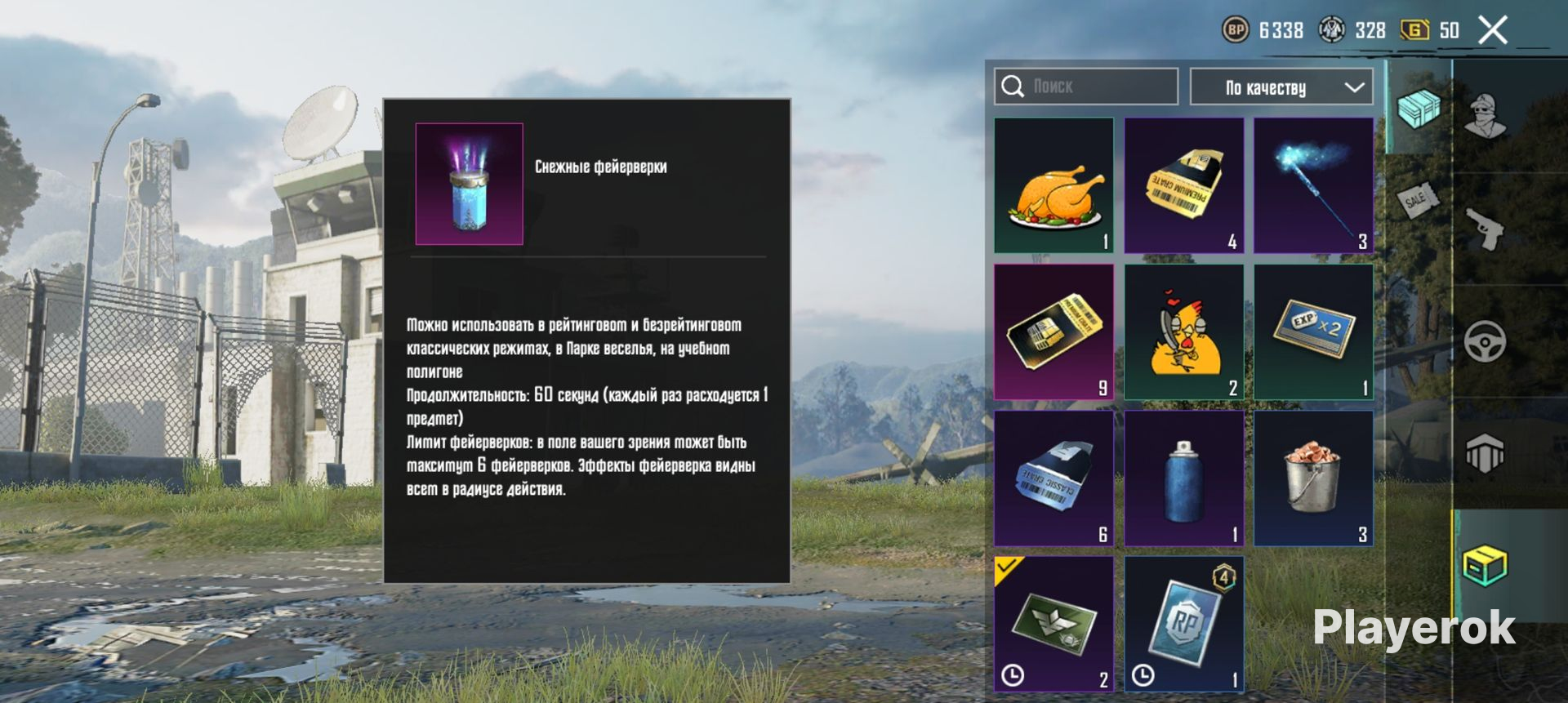Open the SALE tag tab
The height and width of the screenshot is (703, 1568).
[1419, 198]
